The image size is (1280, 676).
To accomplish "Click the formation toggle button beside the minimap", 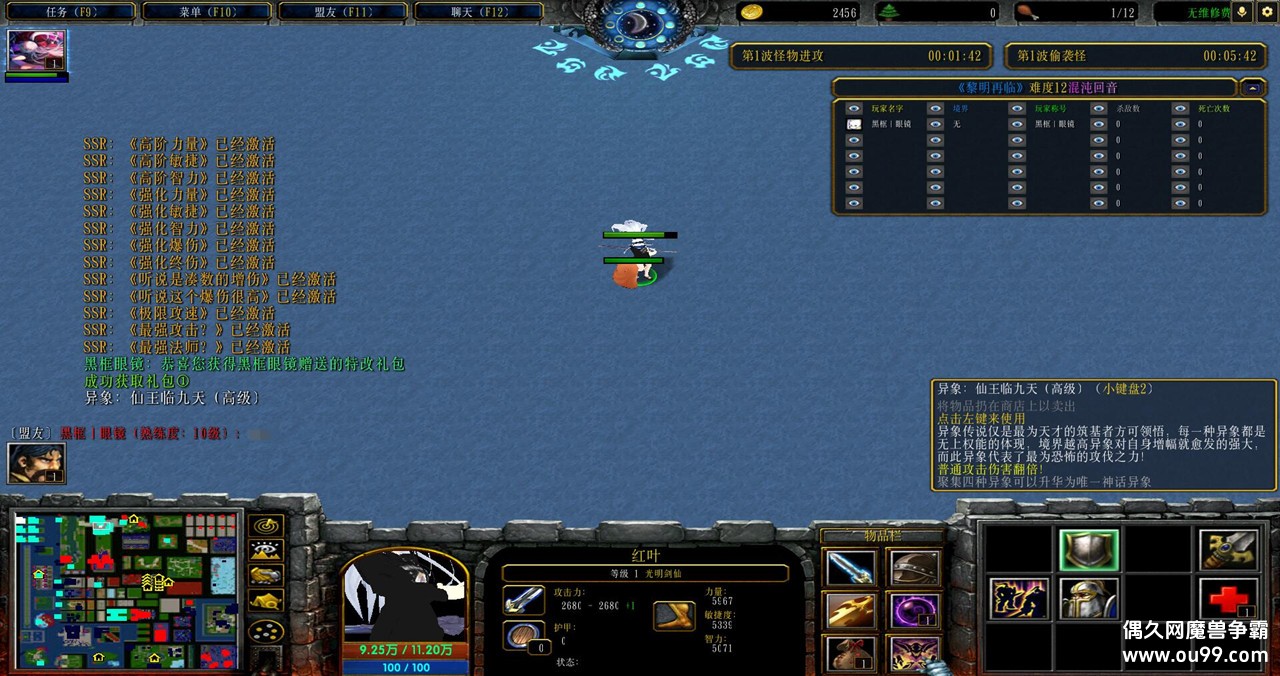I will coord(266,630).
